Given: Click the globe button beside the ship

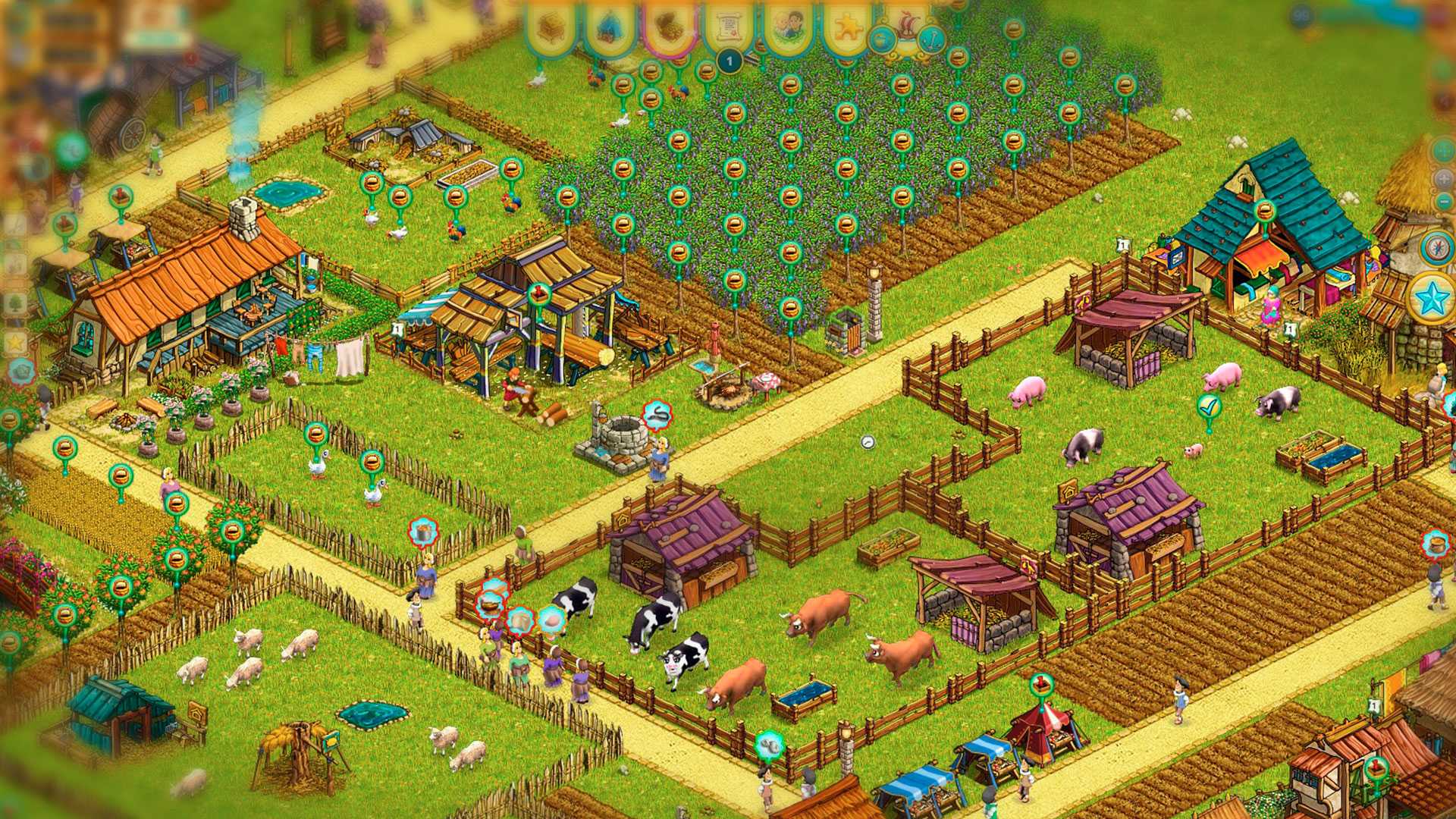Looking at the screenshot, I should pyautogui.click(x=882, y=39).
